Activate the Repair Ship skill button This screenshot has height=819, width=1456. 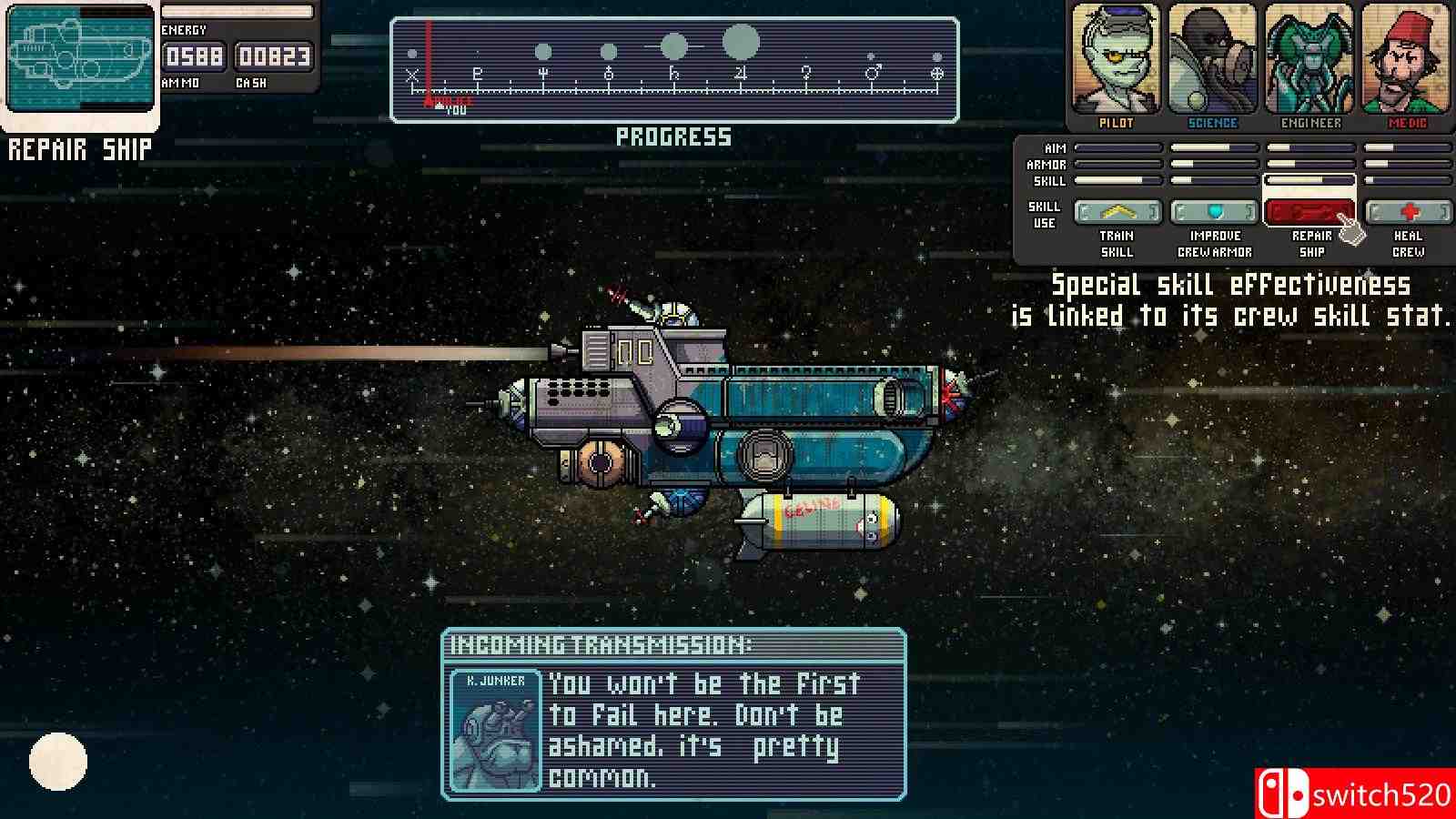click(1309, 213)
